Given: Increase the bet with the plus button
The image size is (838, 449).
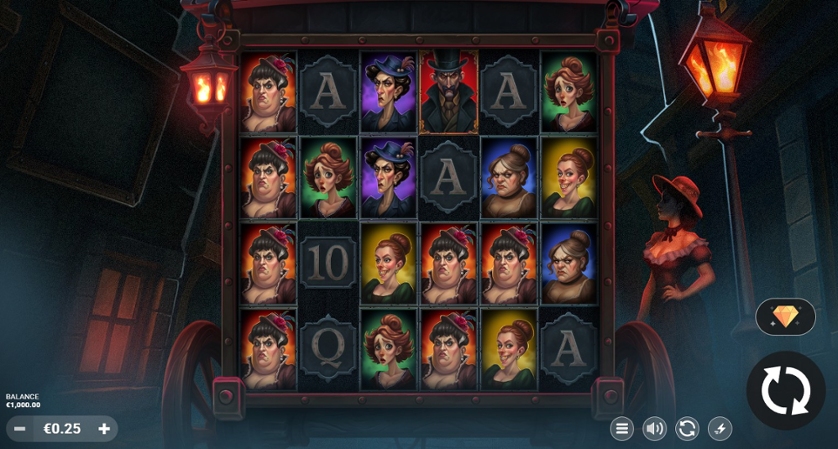Looking at the screenshot, I should 104,429.
